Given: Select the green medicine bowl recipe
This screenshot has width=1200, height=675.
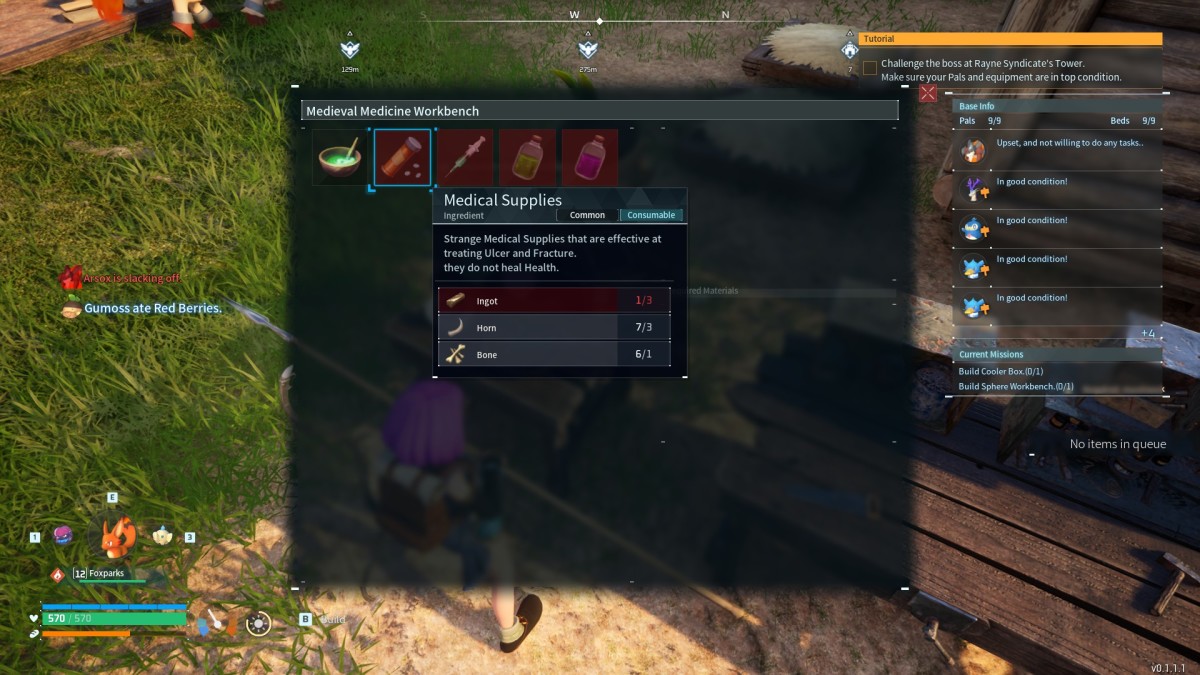Looking at the screenshot, I should (340, 158).
